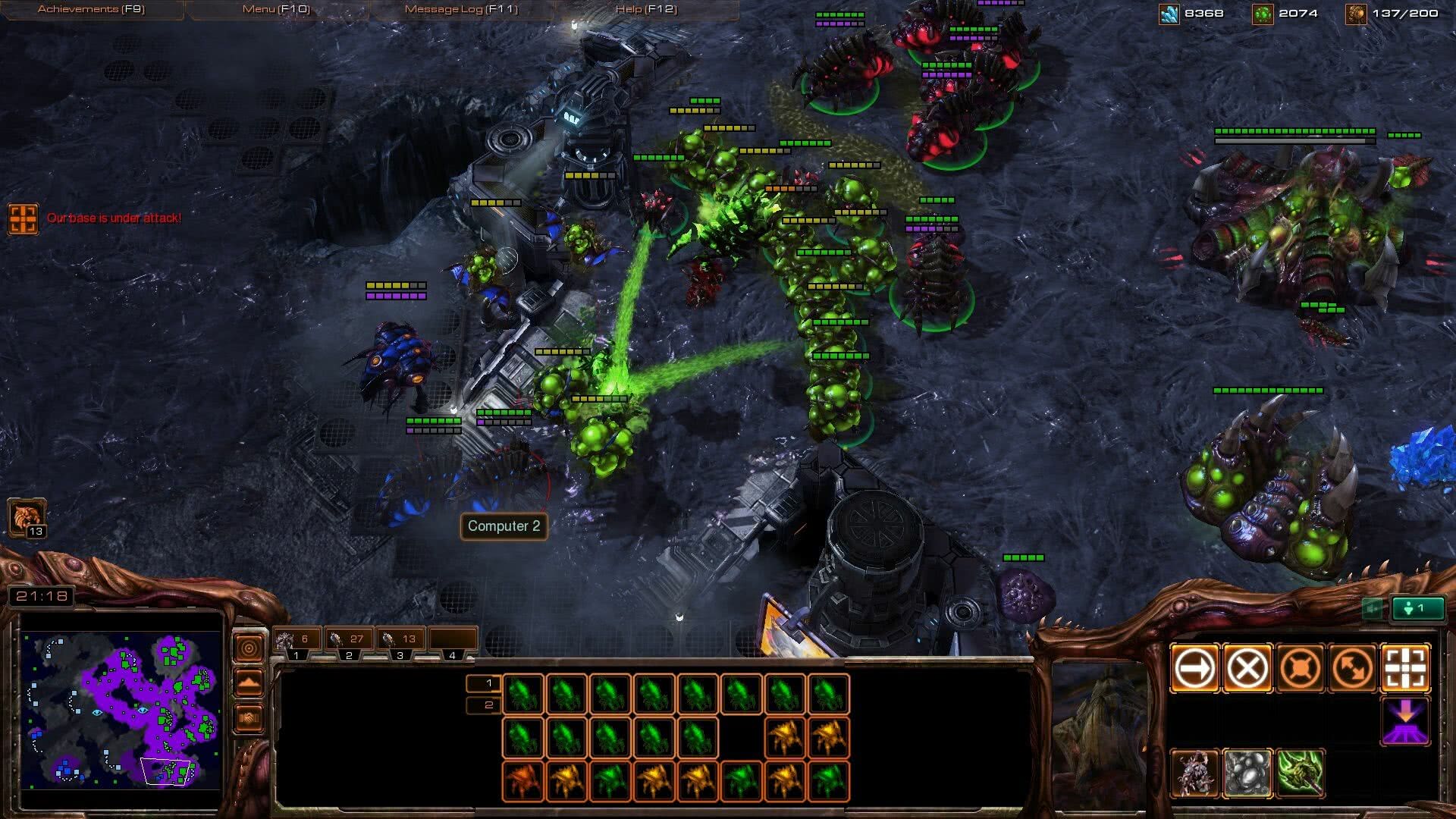Click the minimap

pos(121,710)
